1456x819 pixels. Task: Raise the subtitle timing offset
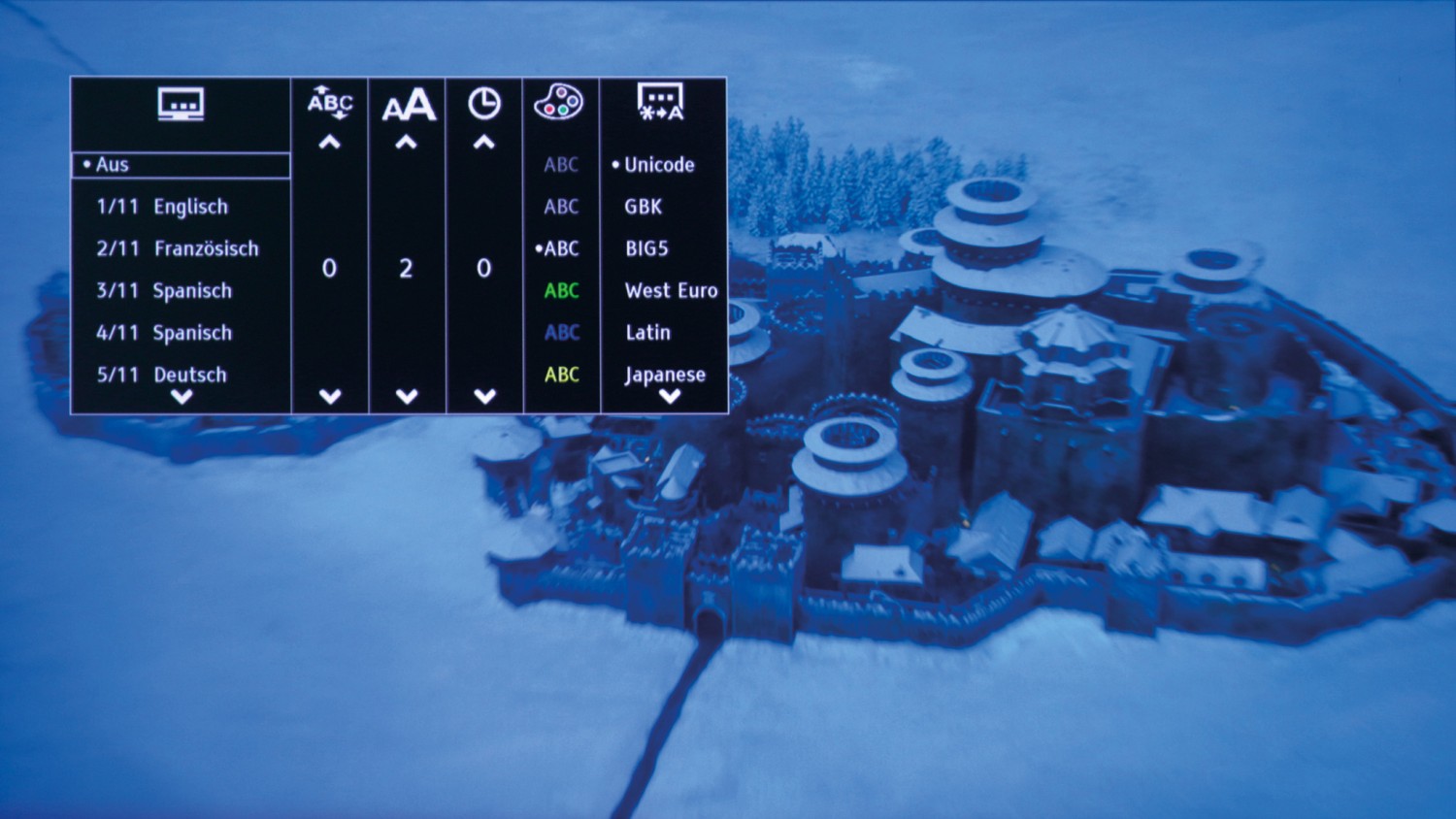tap(484, 144)
